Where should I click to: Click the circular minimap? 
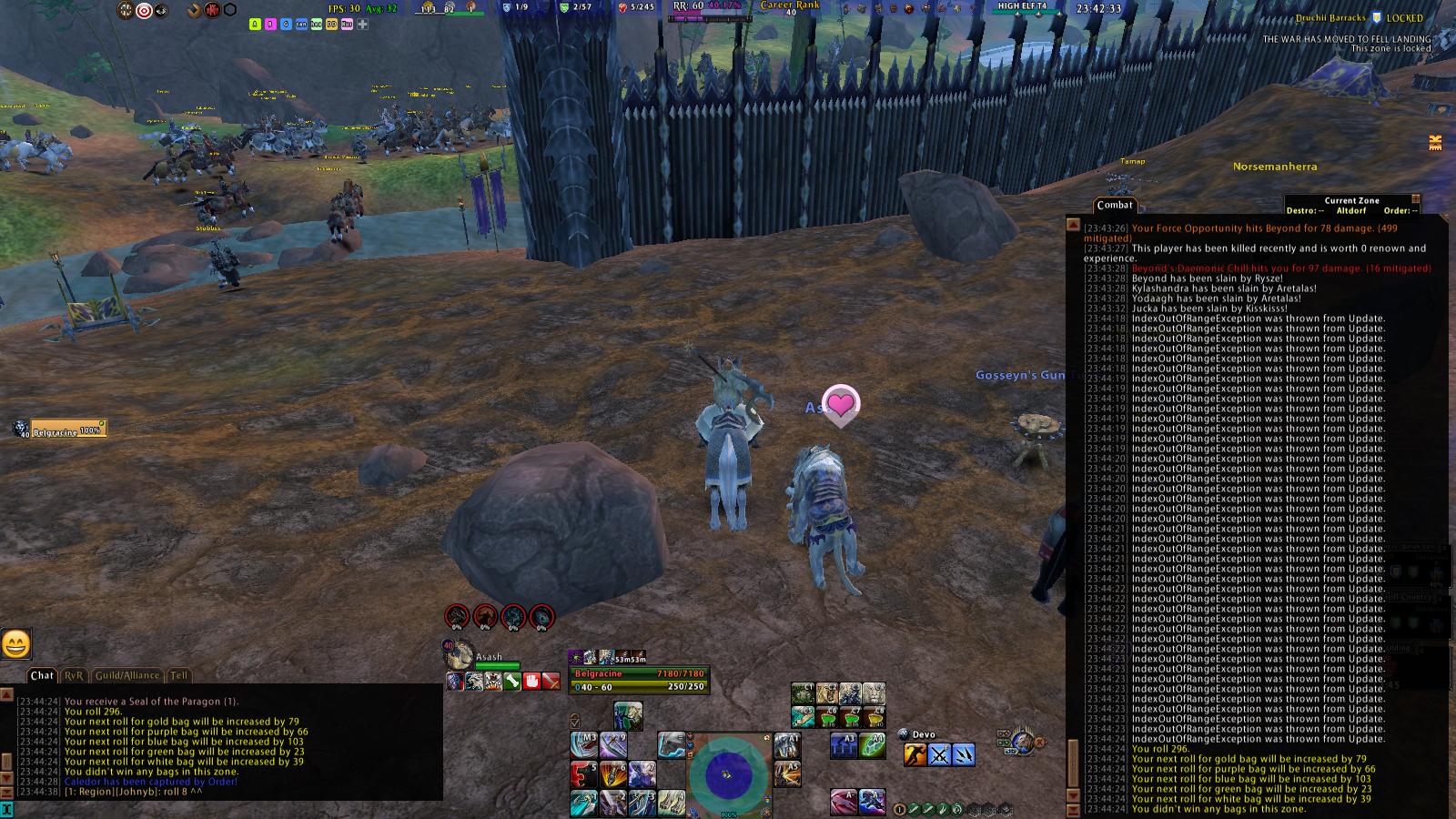[x=727, y=774]
